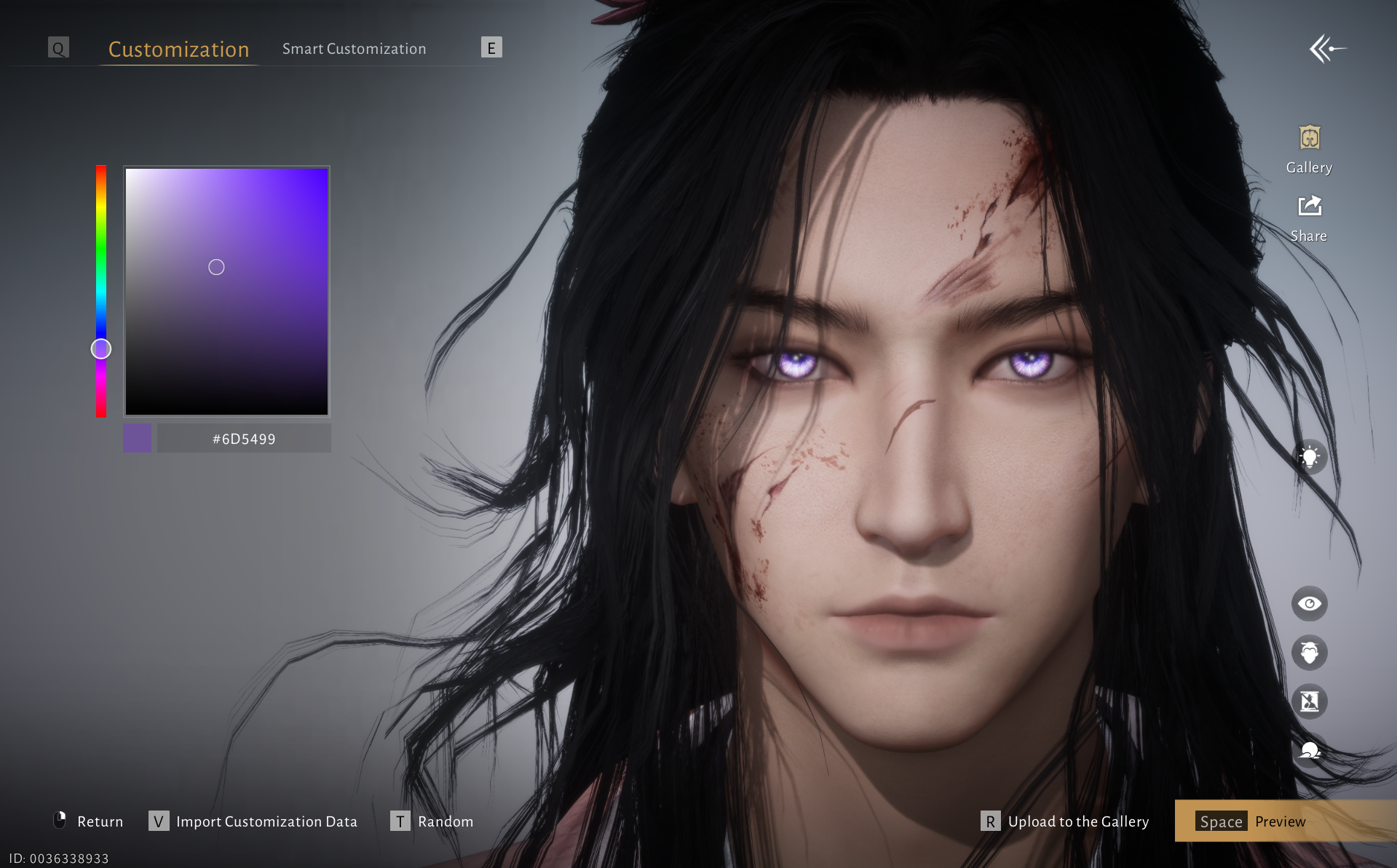The height and width of the screenshot is (868, 1397).
Task: Click the face zoom icon in sidebar
Action: [1309, 653]
